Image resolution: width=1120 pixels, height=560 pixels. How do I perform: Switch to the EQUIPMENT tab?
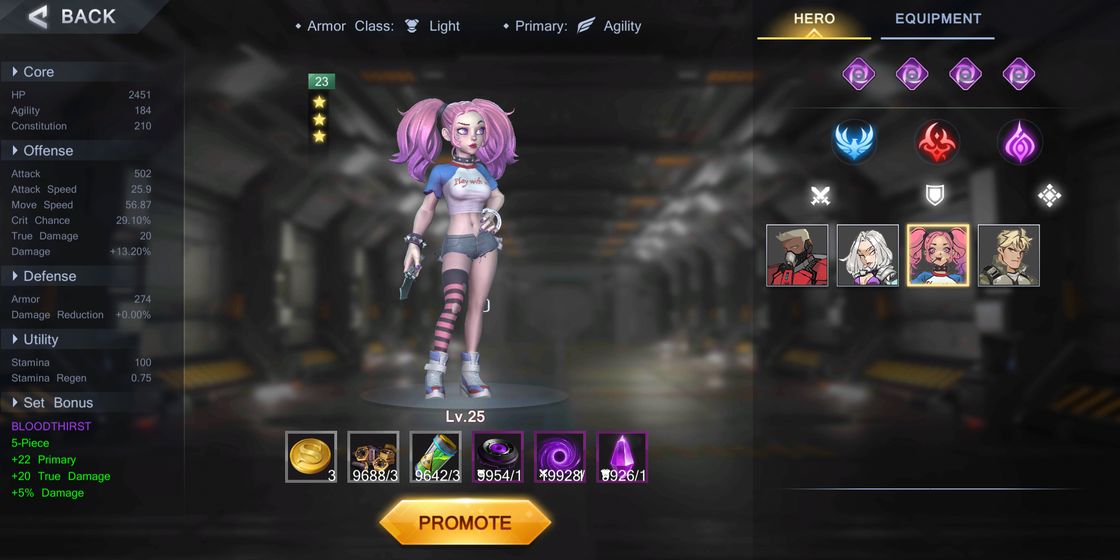pos(937,19)
